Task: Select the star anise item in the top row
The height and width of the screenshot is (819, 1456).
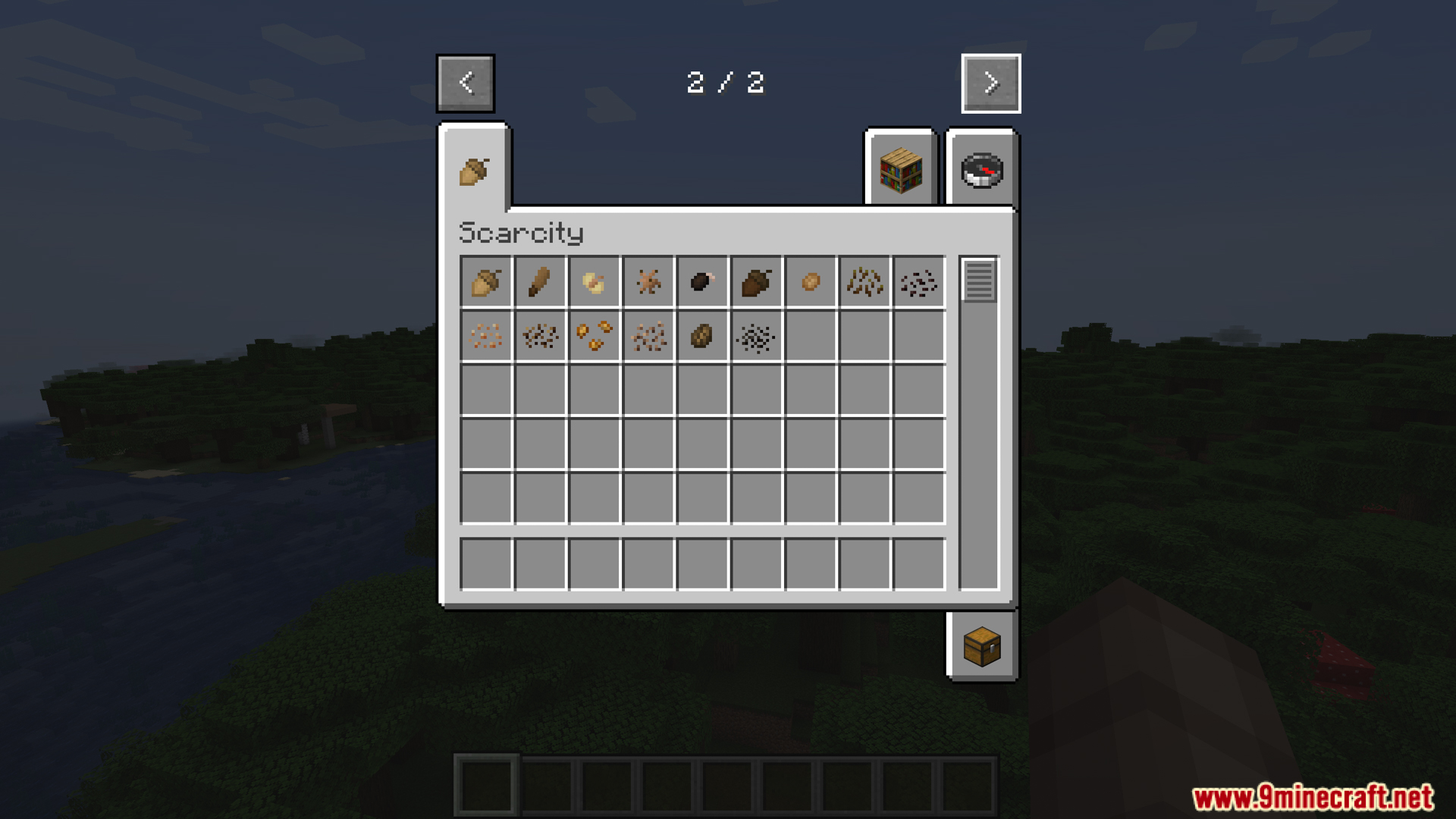Action: tap(648, 282)
